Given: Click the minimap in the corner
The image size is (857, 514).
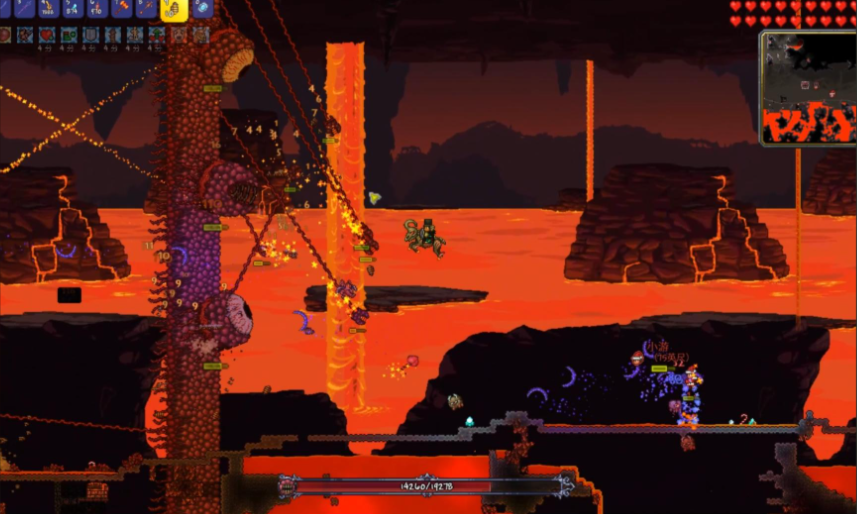Looking at the screenshot, I should coord(806,87).
